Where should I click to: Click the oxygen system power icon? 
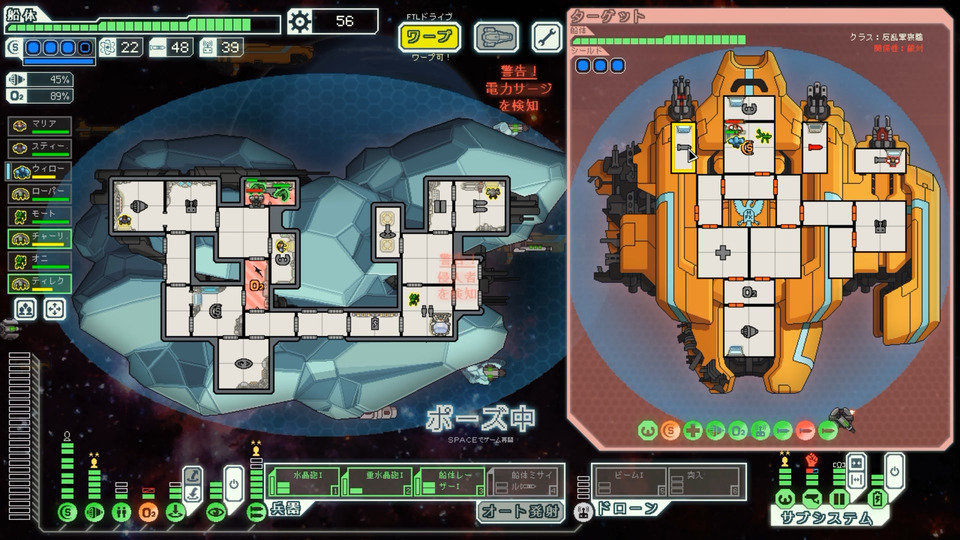point(148,512)
